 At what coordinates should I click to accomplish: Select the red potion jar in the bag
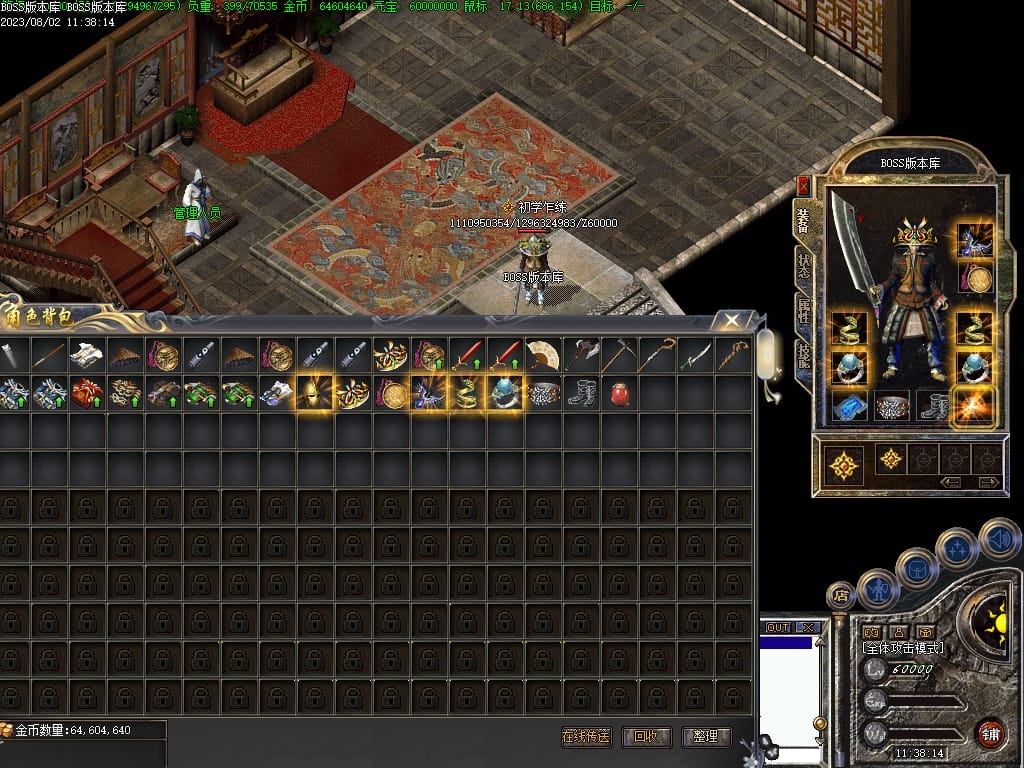click(619, 393)
